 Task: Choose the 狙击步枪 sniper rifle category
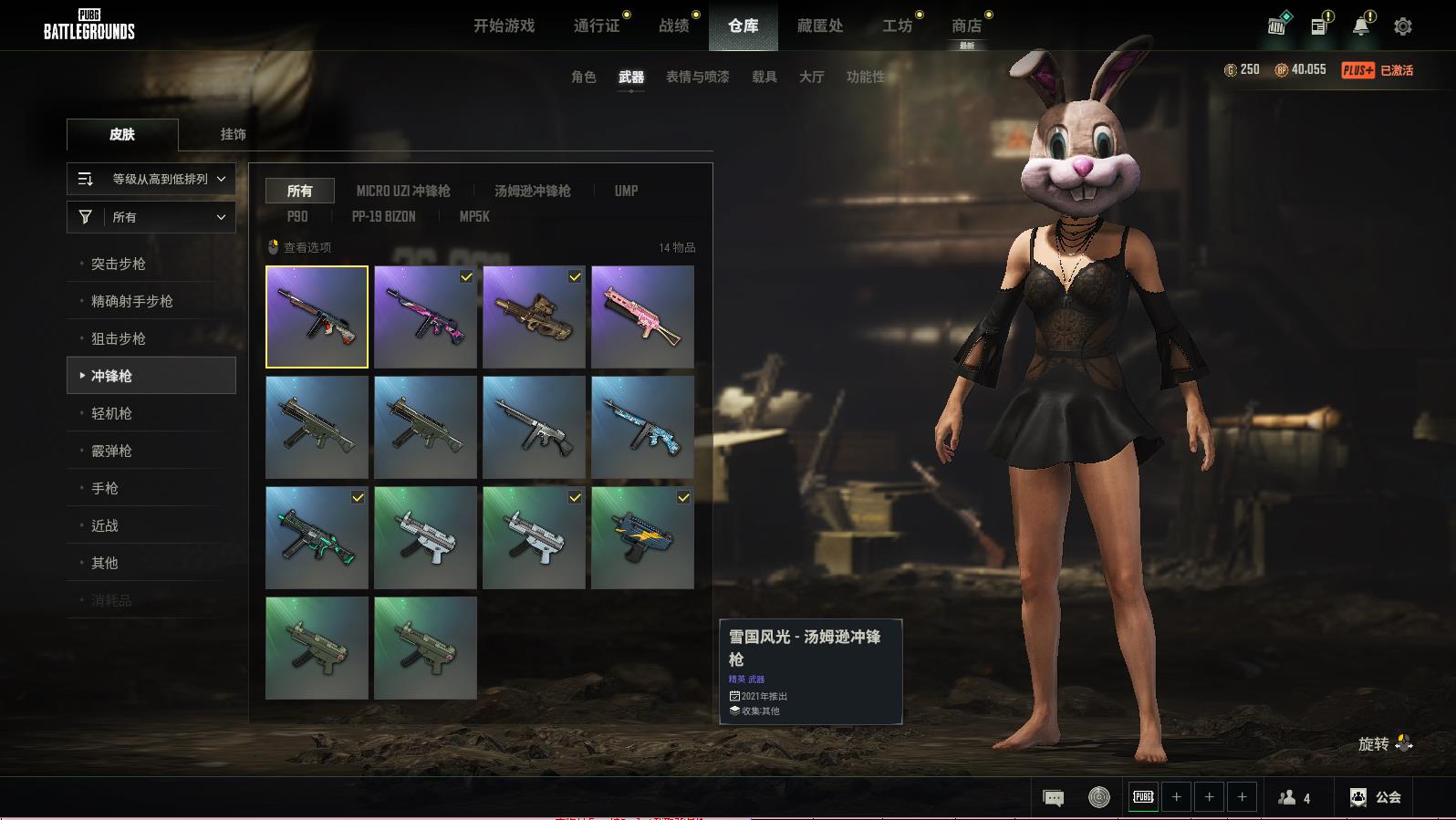(x=119, y=338)
